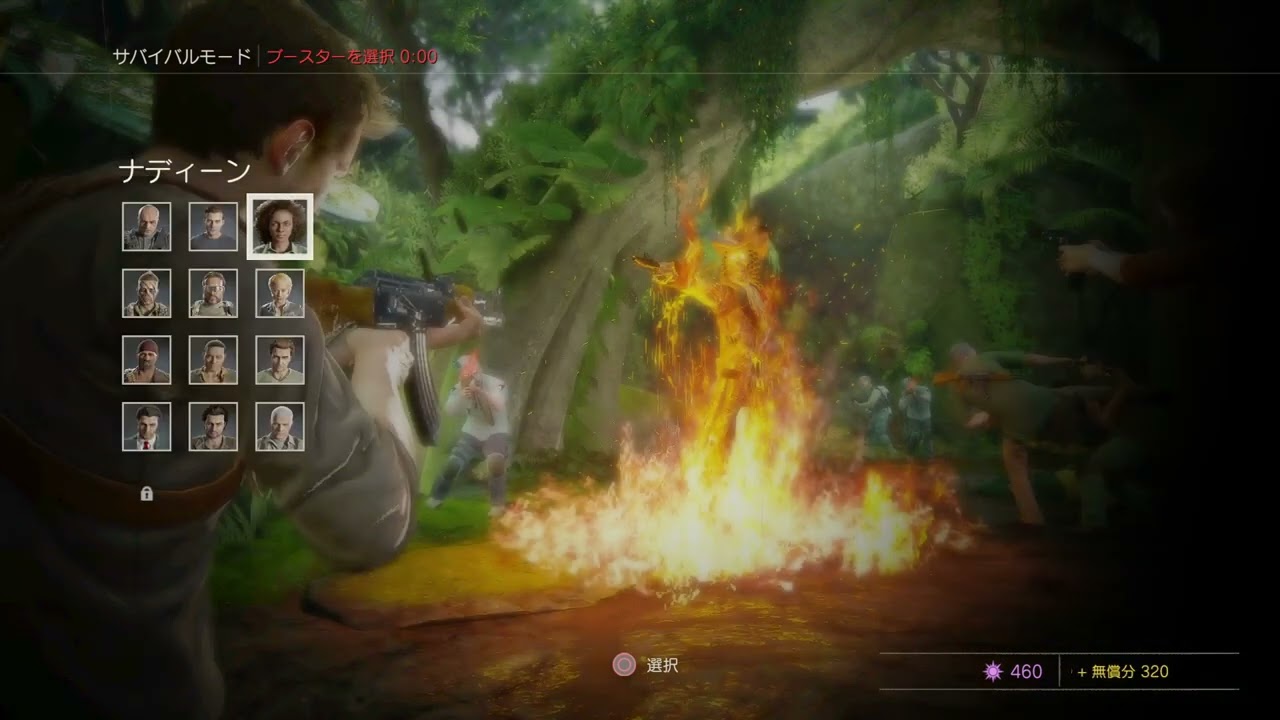This screenshot has width=1280, height=720.
Task: Choose the soldier wearing goggles portrait
Action: tap(213, 293)
